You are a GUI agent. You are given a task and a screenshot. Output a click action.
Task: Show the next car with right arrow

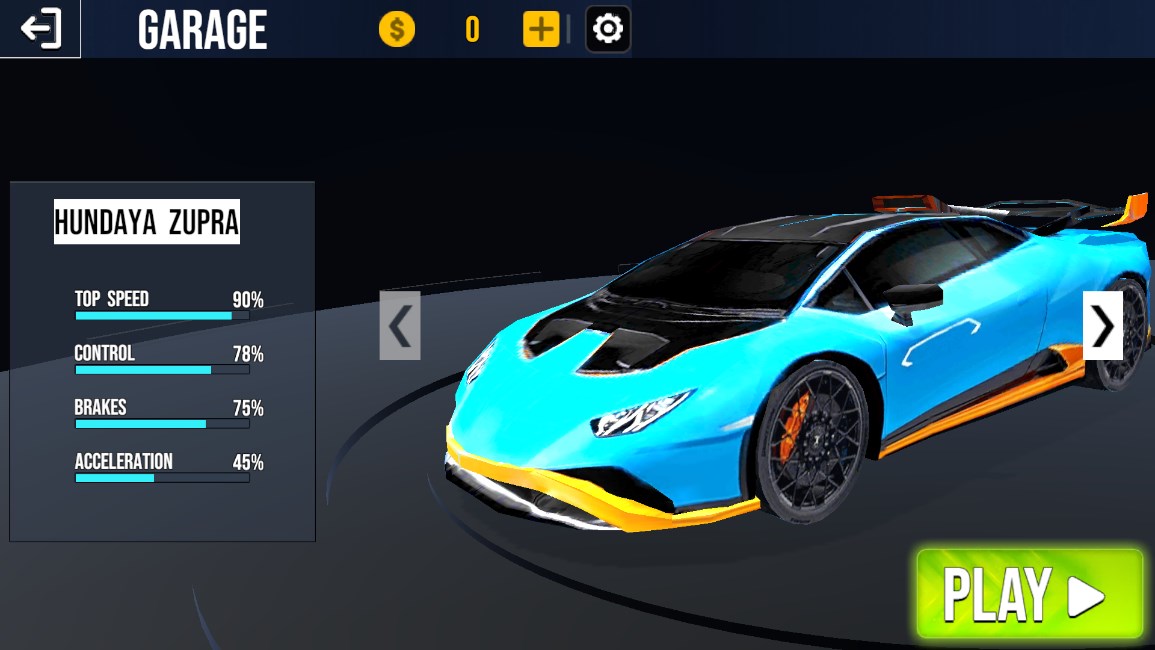(1102, 325)
